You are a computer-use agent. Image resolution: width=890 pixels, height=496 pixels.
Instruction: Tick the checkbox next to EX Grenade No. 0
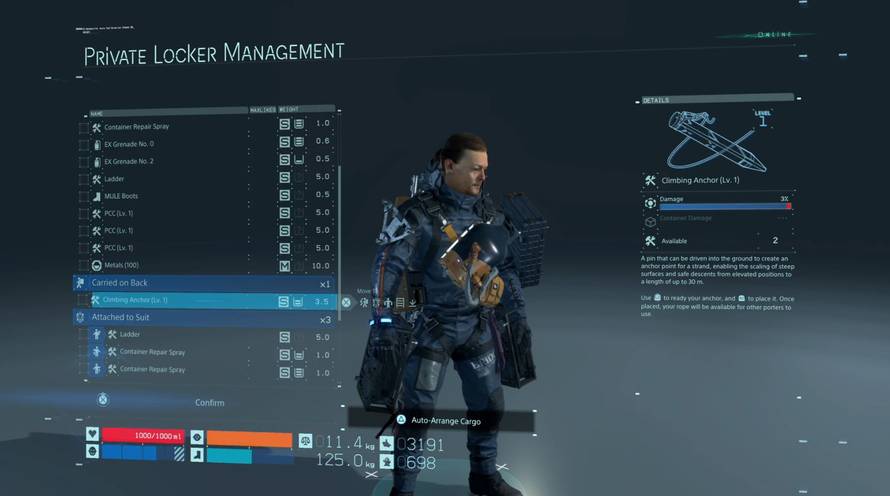pos(83,144)
